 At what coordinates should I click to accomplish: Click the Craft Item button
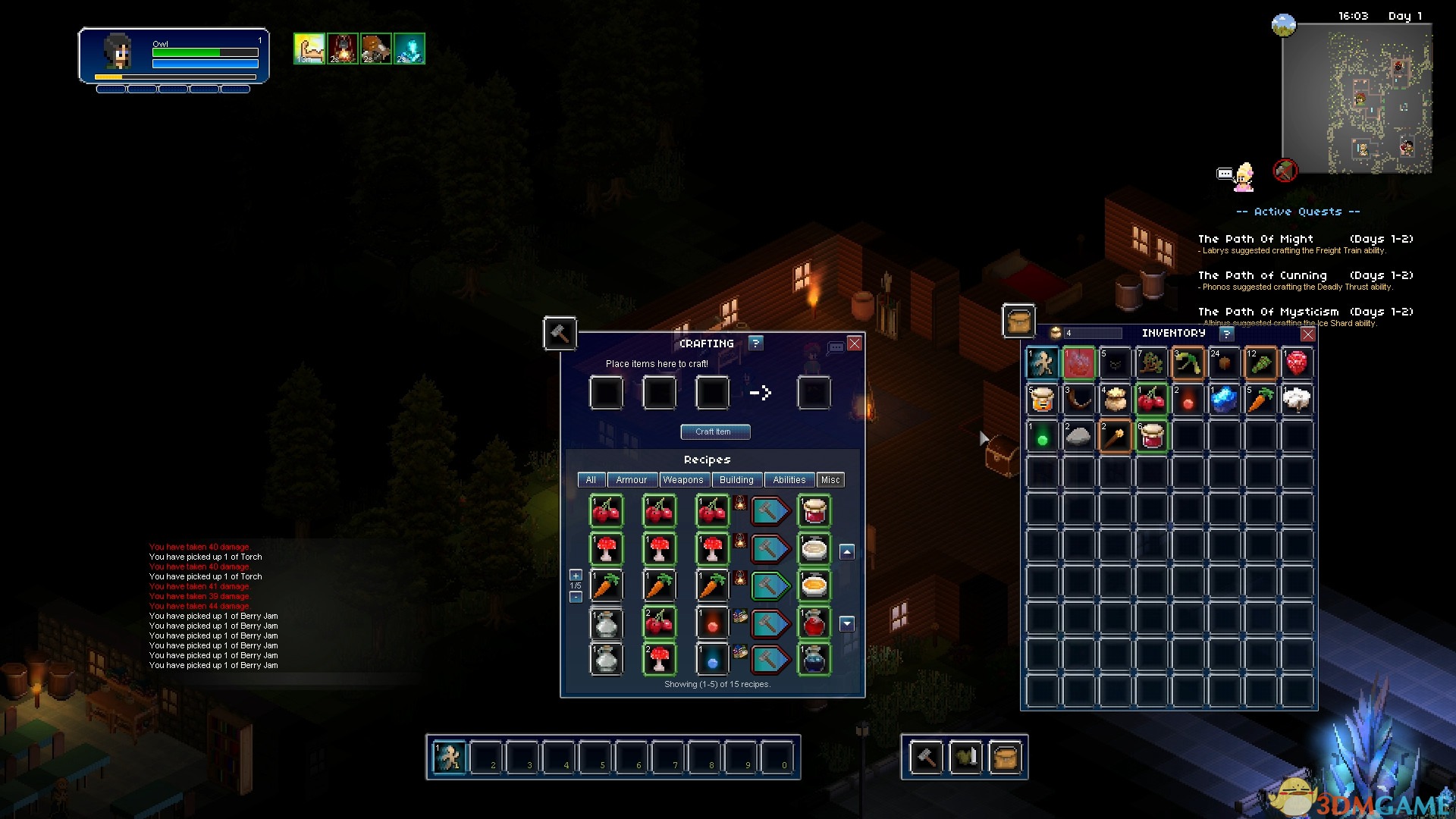point(715,431)
